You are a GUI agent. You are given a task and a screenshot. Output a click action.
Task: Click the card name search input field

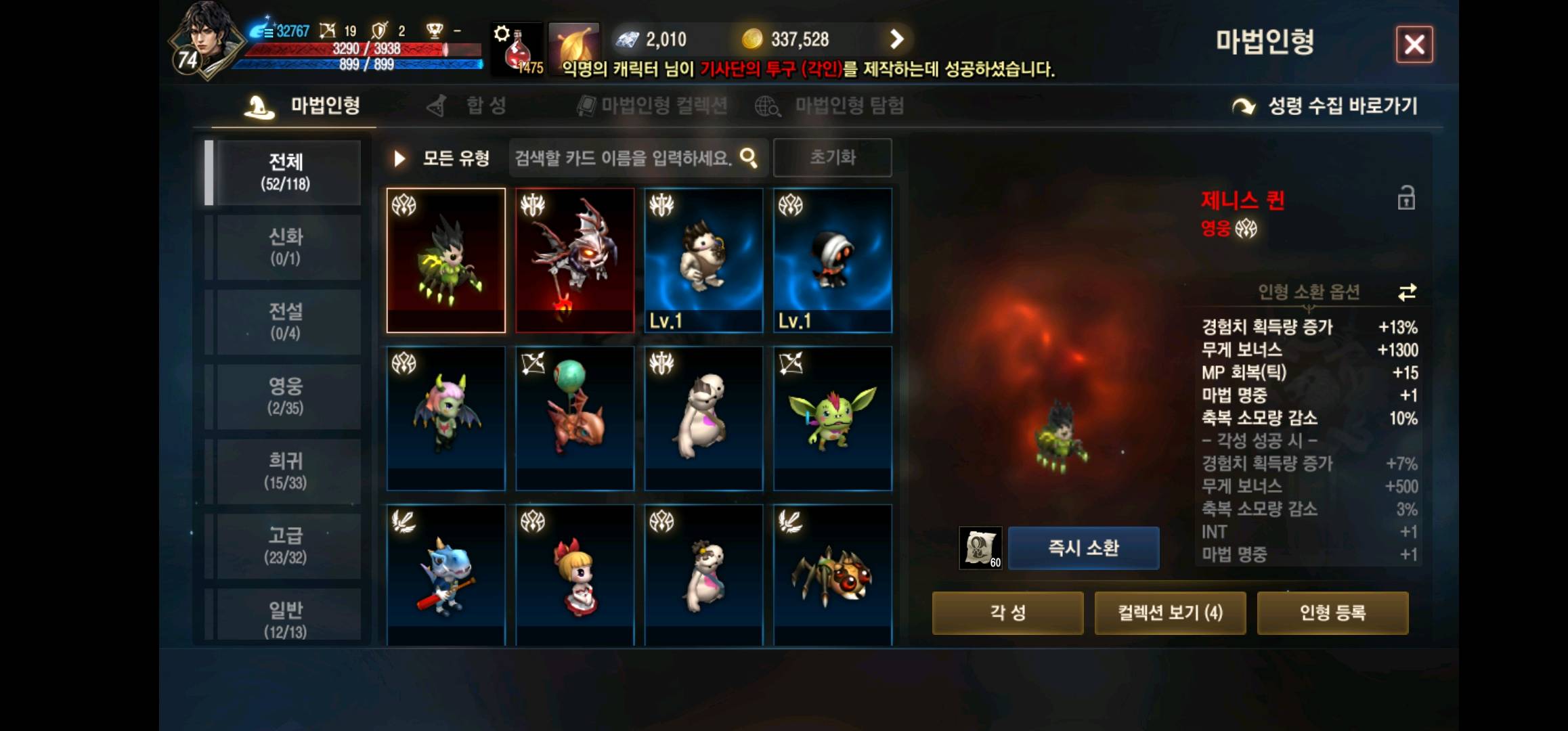[x=623, y=157]
